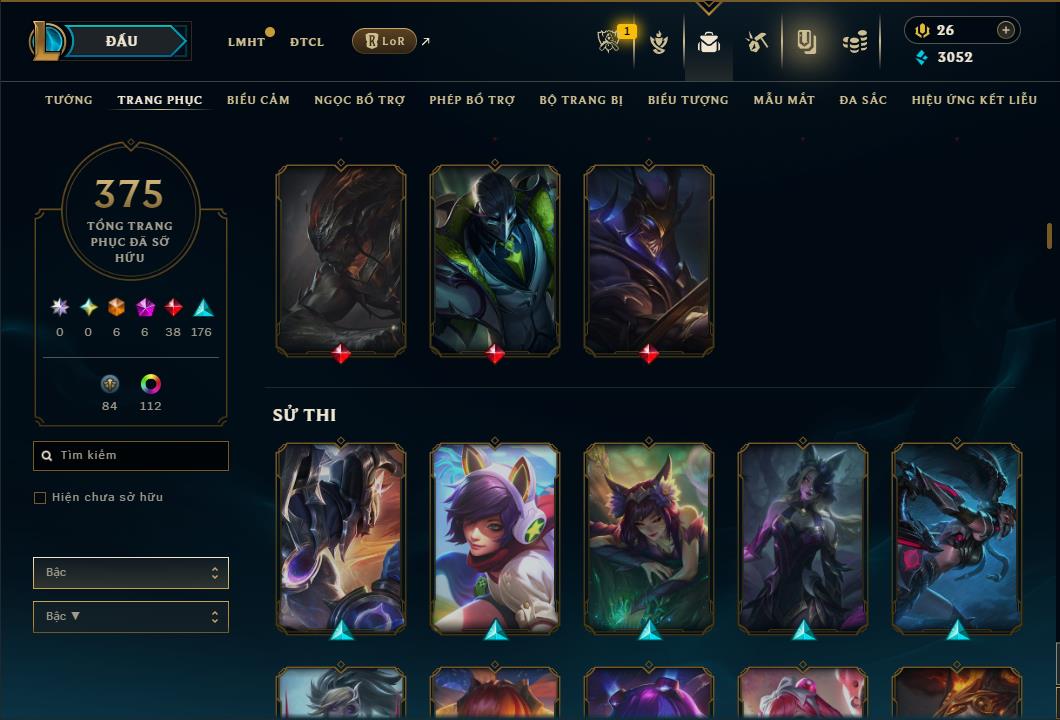Image resolution: width=1060 pixels, height=720 pixels.
Task: Open the store coin stack icon
Action: coord(854,42)
